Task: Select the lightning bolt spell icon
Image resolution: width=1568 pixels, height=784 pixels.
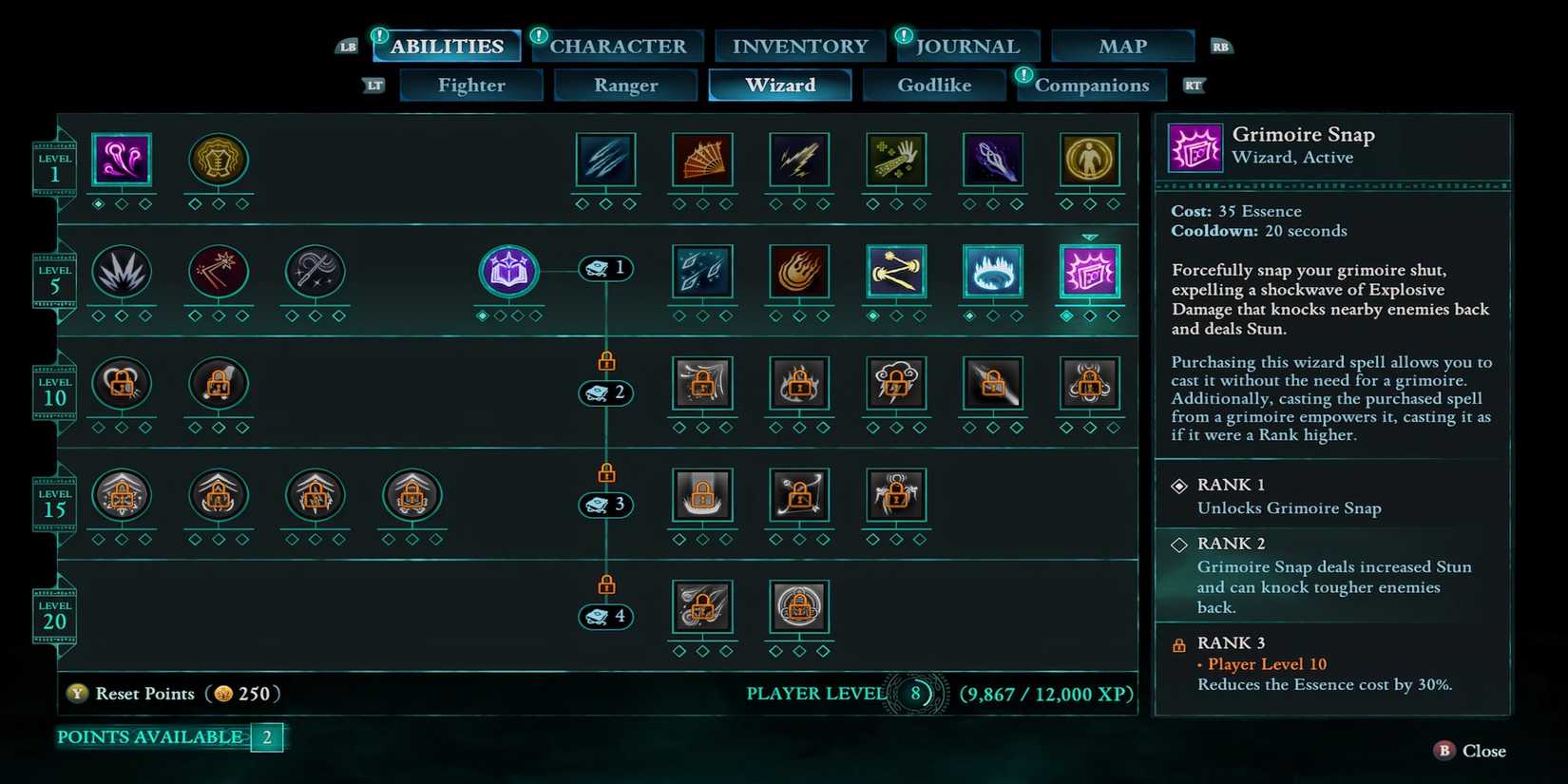Action: [799, 162]
